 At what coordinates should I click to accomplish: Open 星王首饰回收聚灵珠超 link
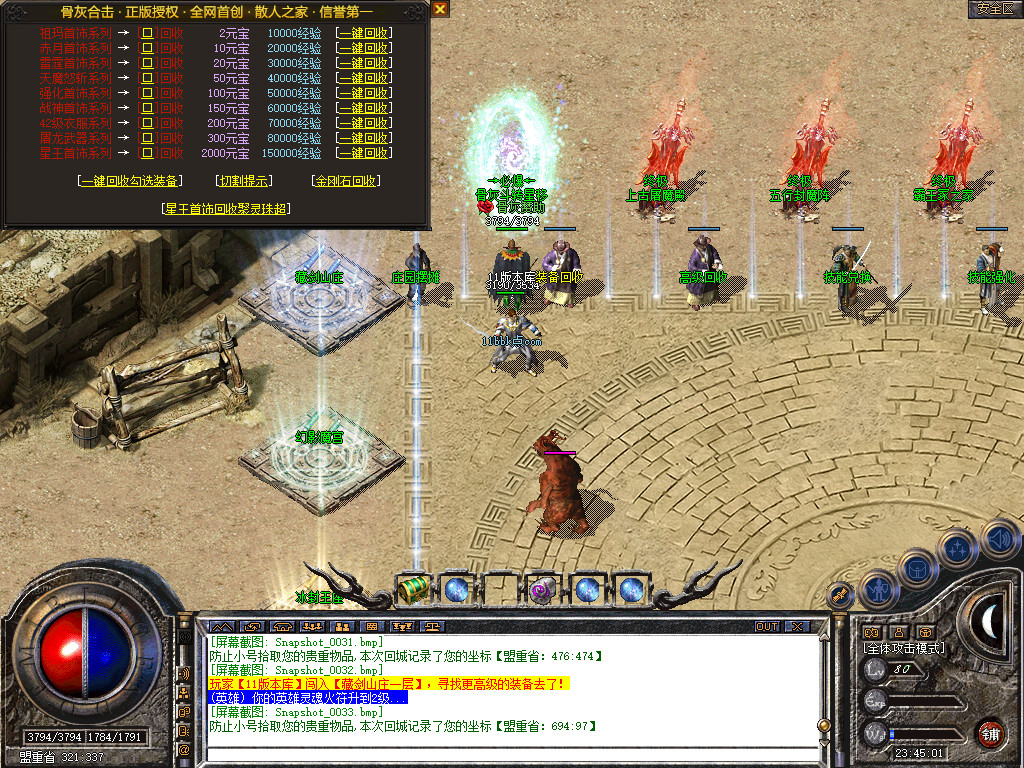(226, 208)
